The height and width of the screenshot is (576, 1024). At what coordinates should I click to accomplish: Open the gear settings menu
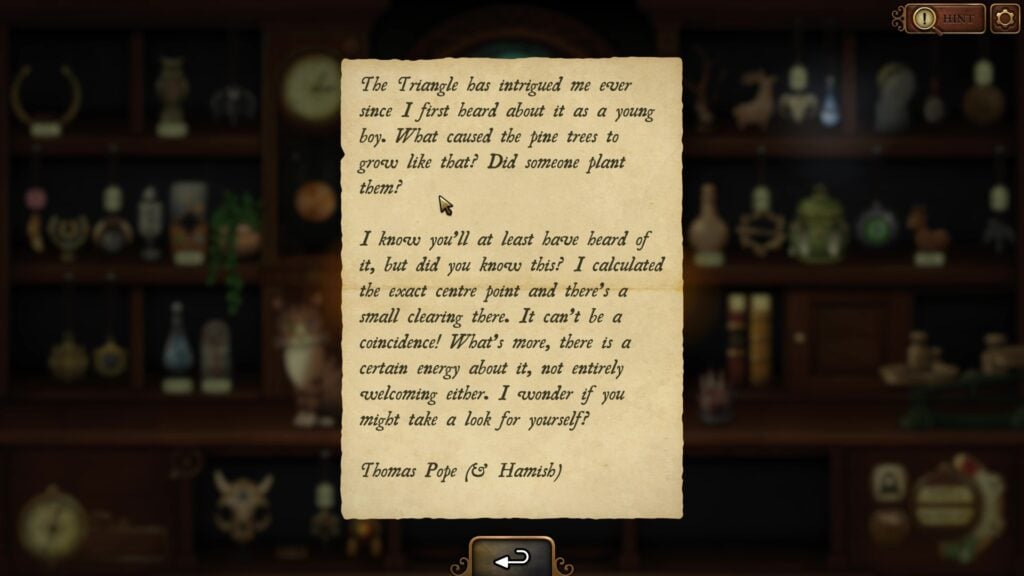1004,18
